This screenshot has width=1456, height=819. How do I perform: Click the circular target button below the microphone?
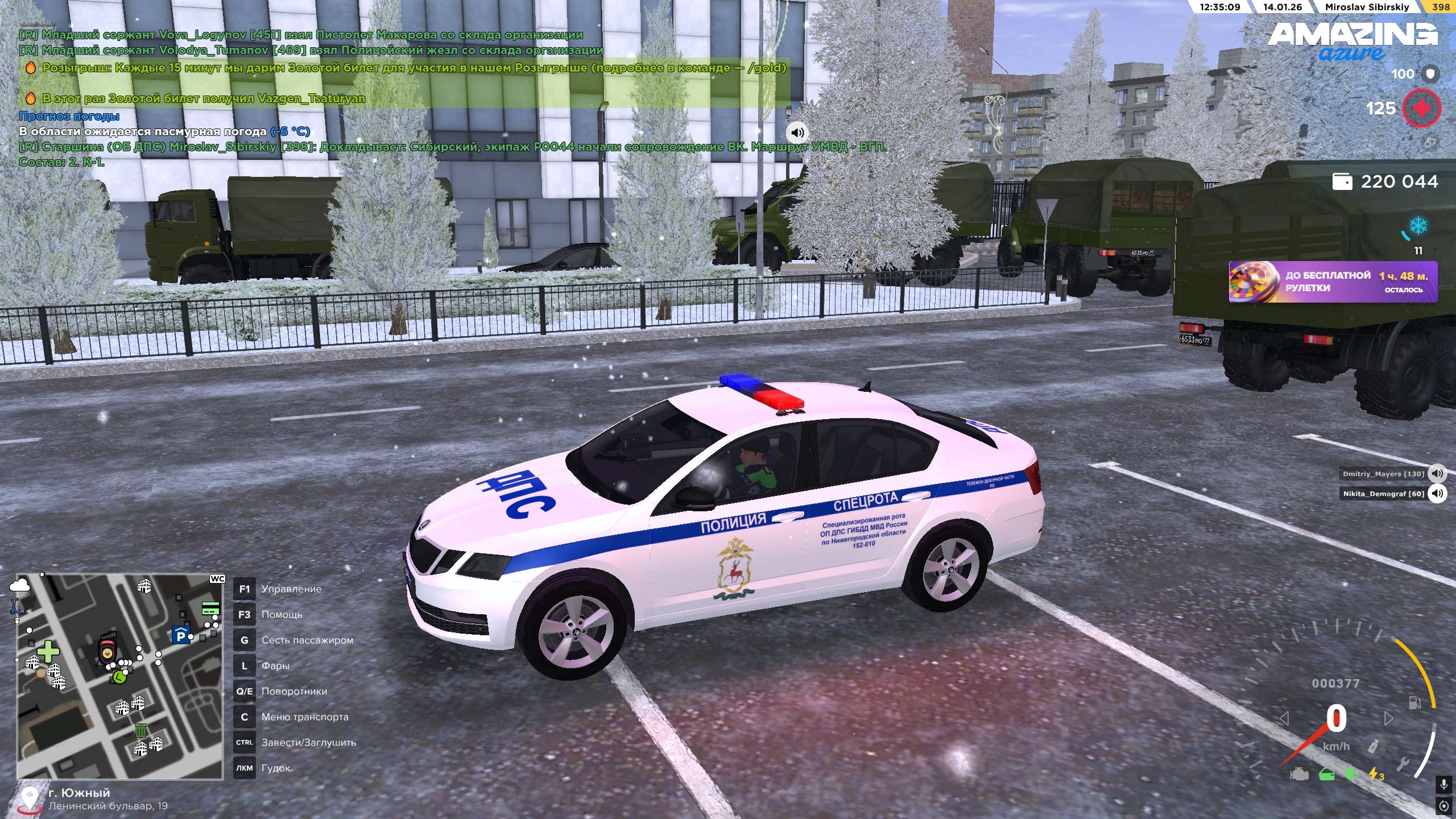[1443, 805]
